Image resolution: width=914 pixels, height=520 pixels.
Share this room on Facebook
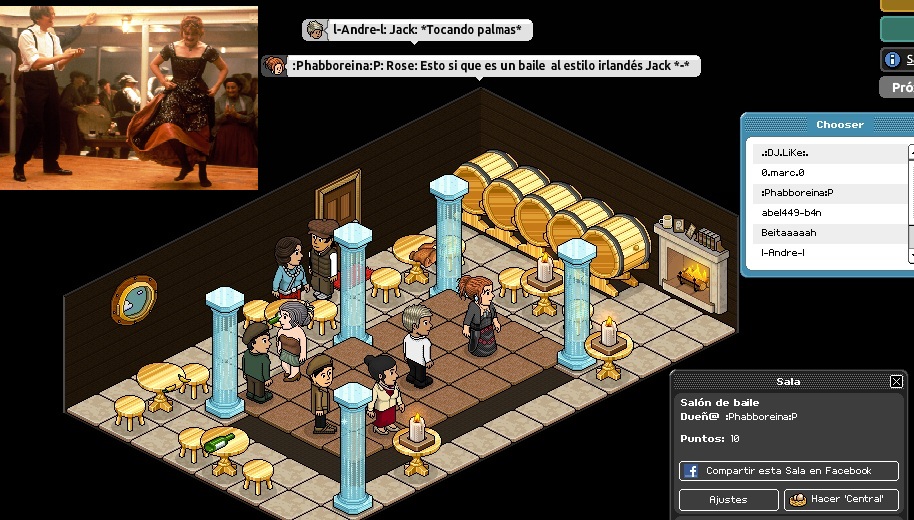[x=788, y=471]
